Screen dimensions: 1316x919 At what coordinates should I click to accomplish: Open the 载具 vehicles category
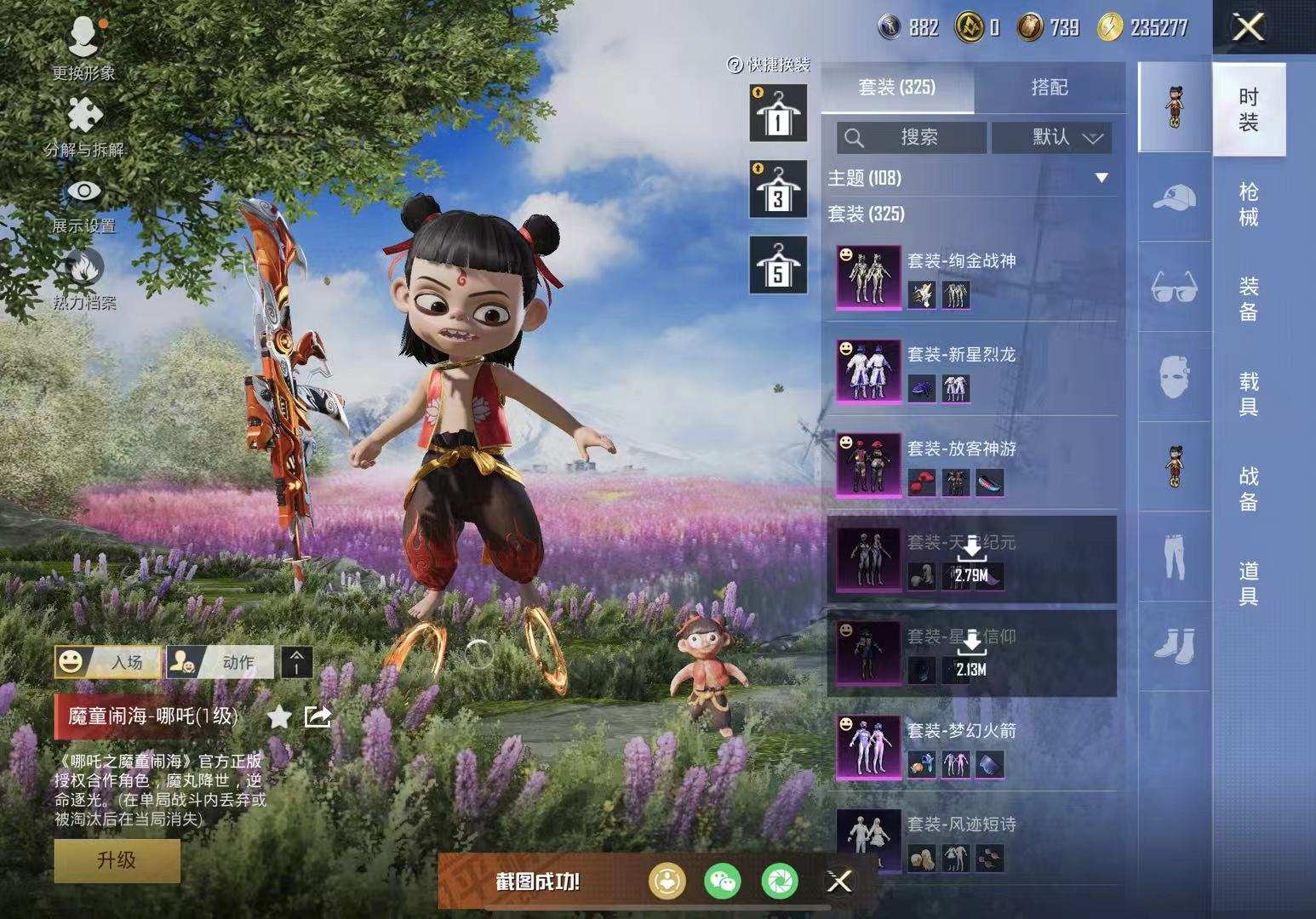pyautogui.click(x=1248, y=393)
